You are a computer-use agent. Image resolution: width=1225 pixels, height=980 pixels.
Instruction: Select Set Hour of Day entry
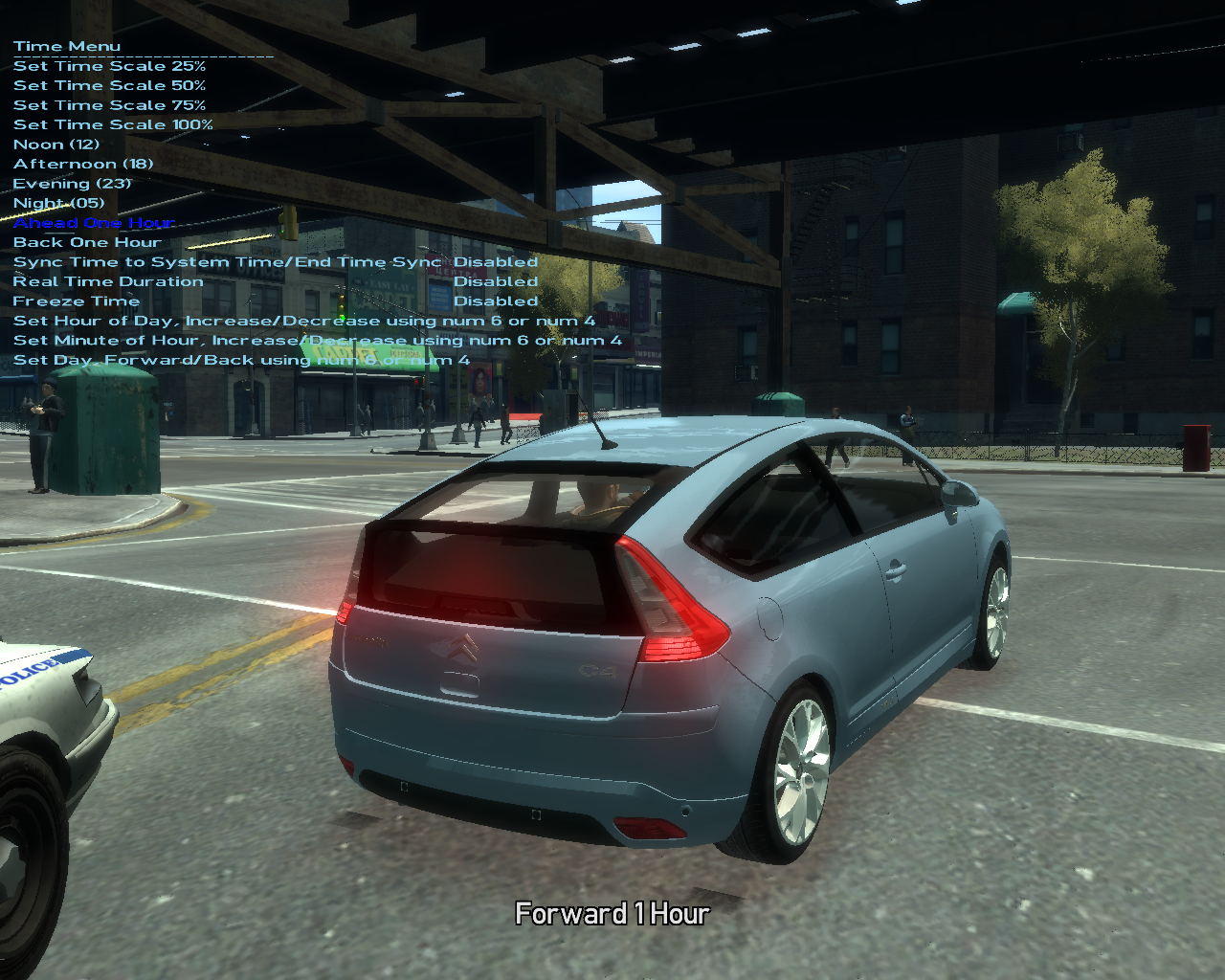[x=303, y=321]
